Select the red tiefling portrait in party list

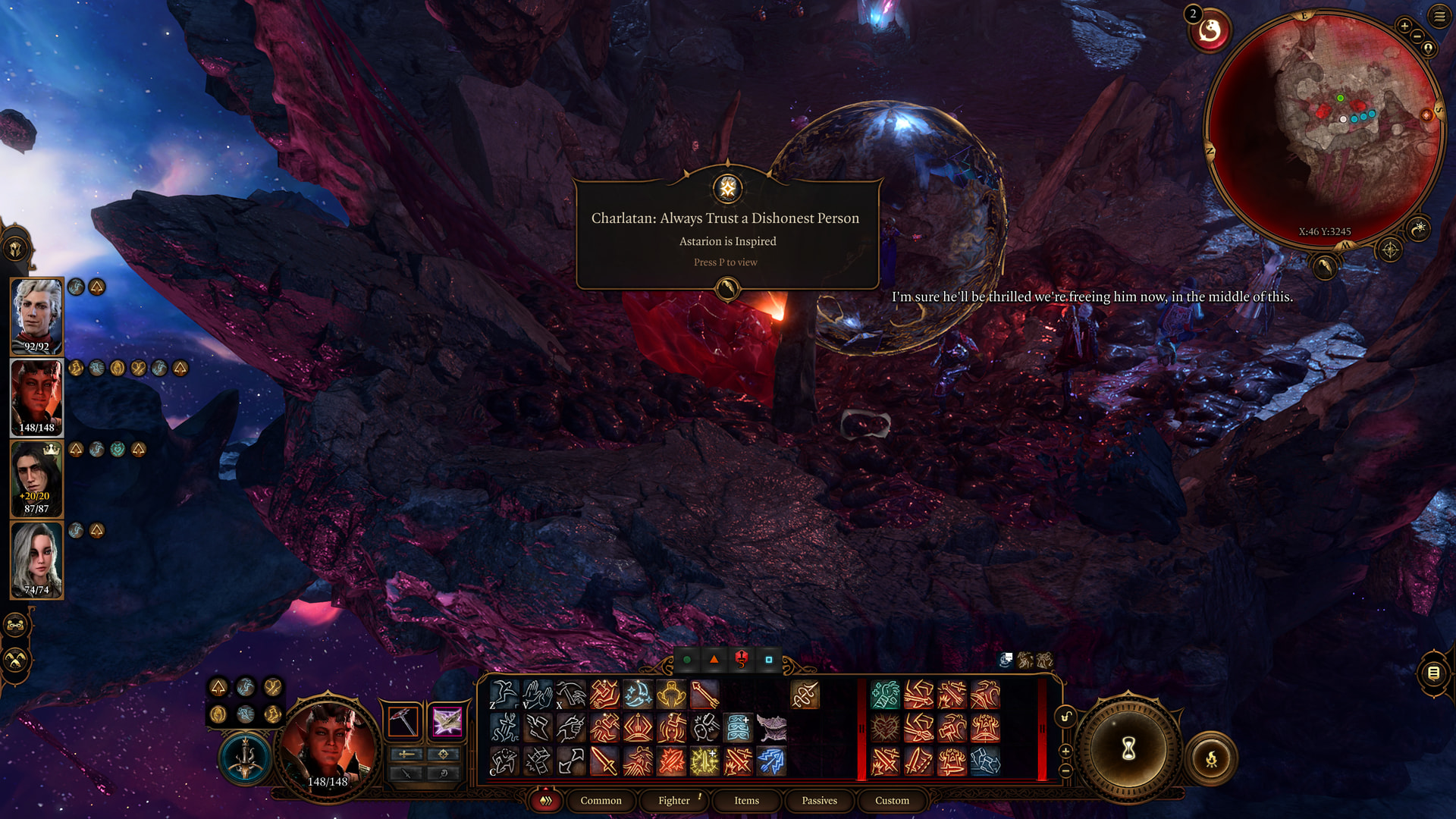coord(36,397)
